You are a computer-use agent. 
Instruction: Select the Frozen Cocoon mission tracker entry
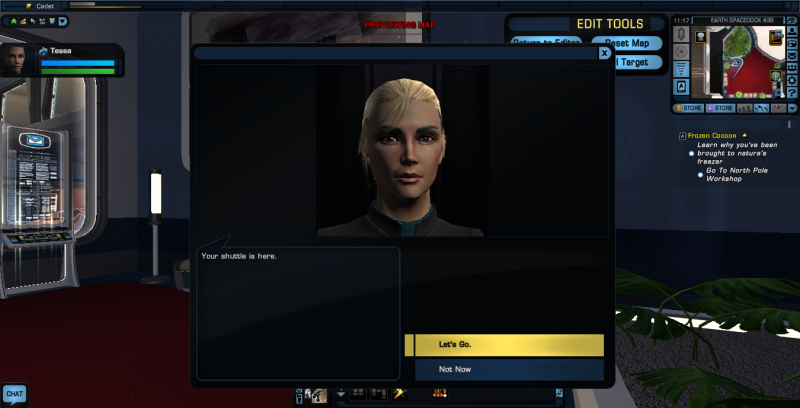[713, 134]
